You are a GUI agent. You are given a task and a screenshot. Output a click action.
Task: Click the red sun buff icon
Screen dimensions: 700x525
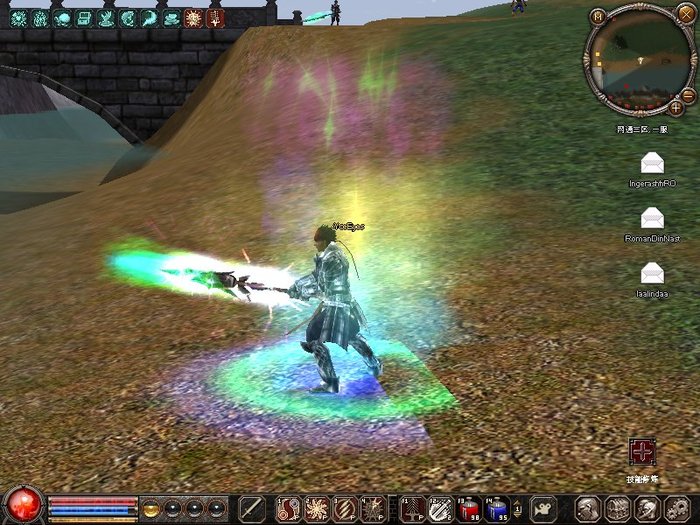(195, 18)
